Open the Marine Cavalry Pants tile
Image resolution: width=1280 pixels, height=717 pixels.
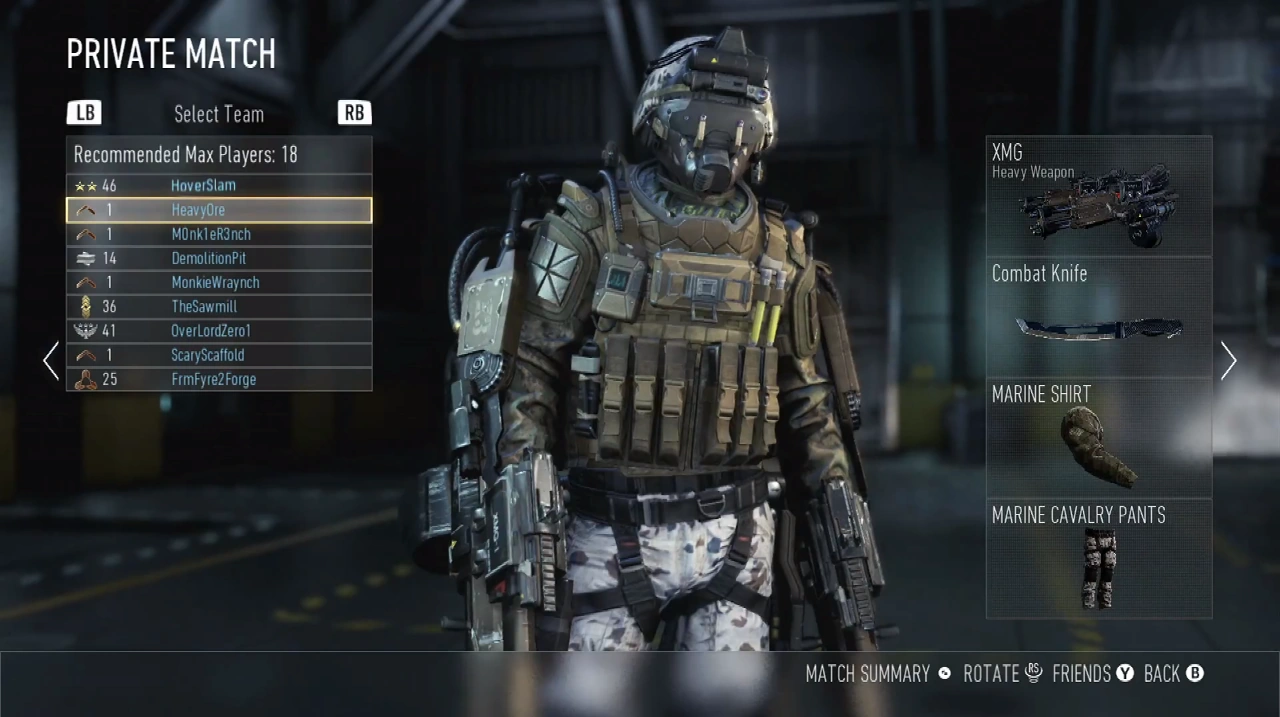[x=1098, y=558]
